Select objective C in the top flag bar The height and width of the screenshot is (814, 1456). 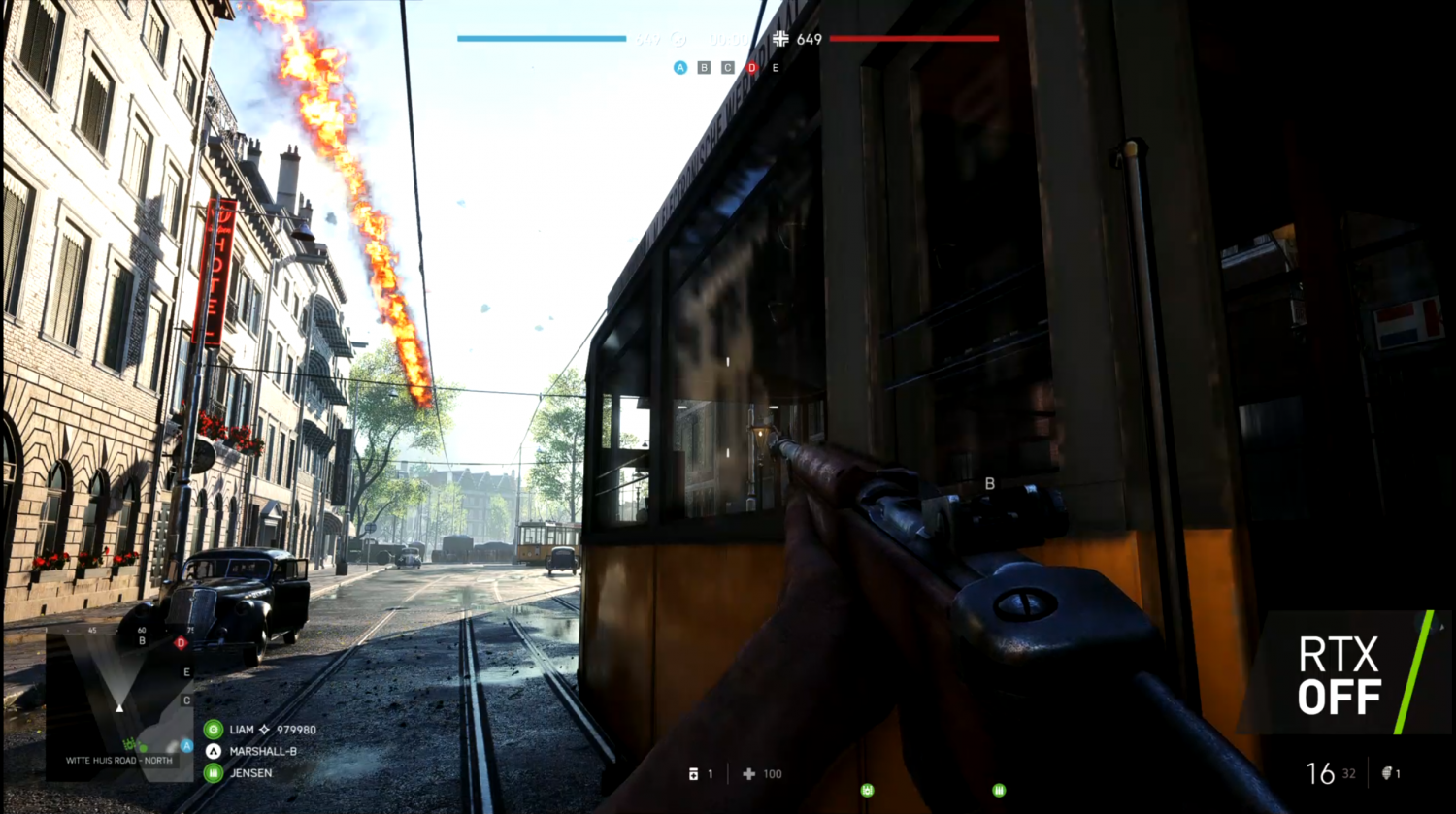pos(727,68)
